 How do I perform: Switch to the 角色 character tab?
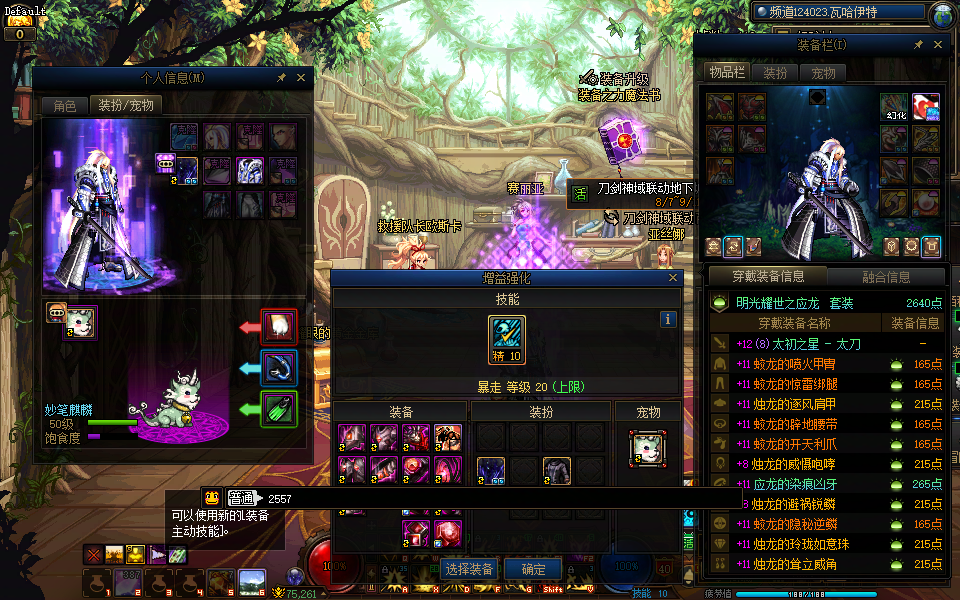pos(64,105)
